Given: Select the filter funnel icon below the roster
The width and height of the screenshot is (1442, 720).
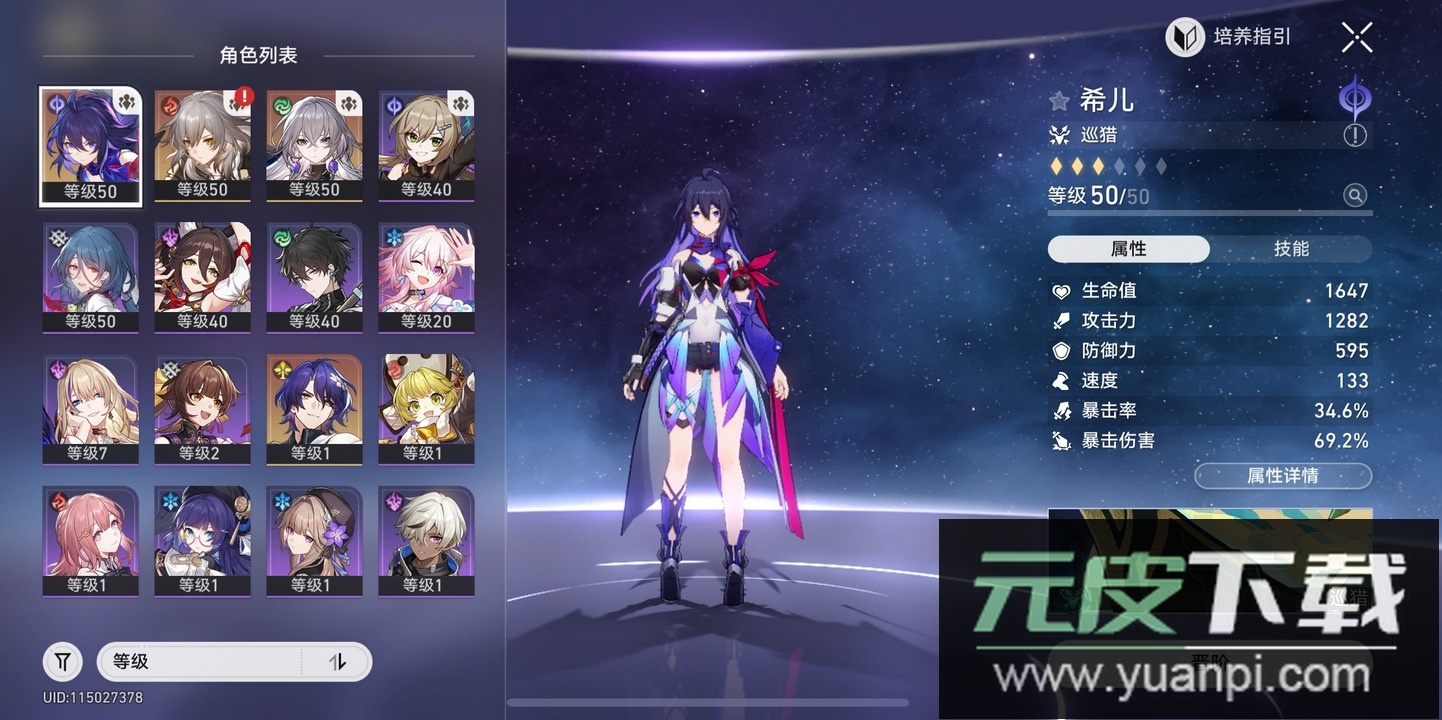Looking at the screenshot, I should point(62,661).
